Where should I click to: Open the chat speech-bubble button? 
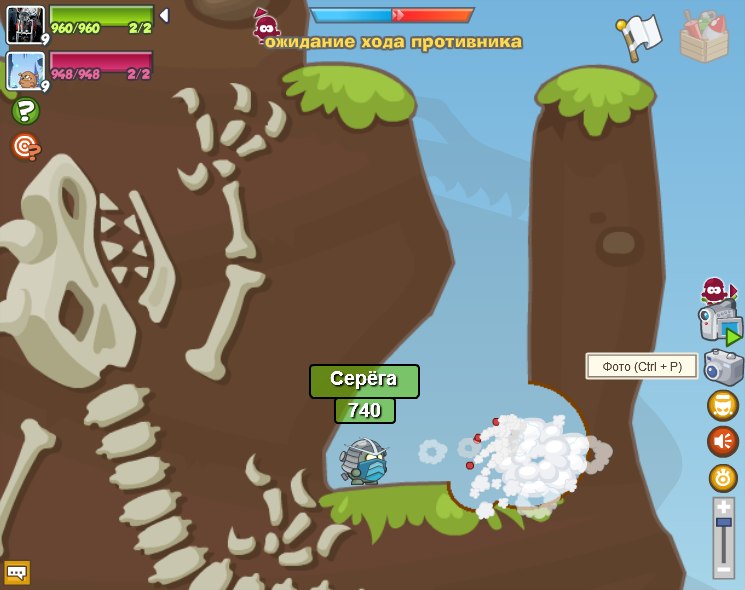[x=17, y=572]
